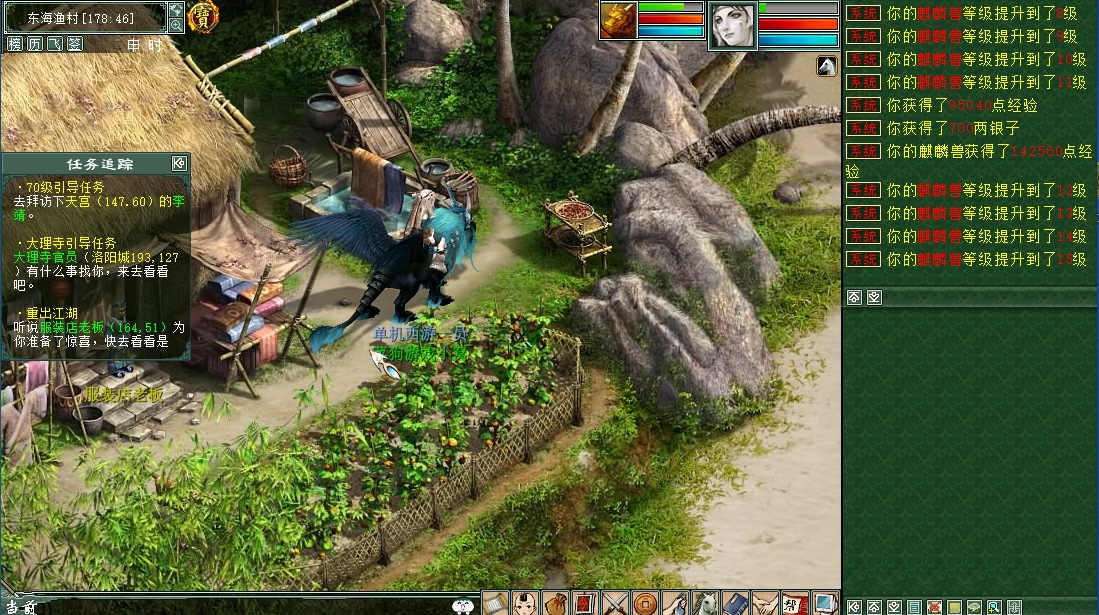Viewport: 1099px width, 615px height.
Task: Open the 飞 fly button
Action: [x=54, y=44]
